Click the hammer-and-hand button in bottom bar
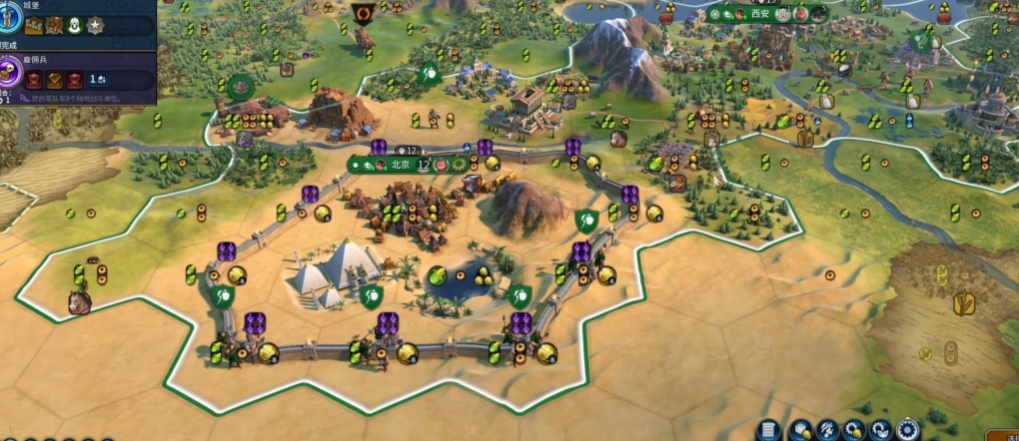Viewport: 1019px width, 441px height. pos(827,430)
